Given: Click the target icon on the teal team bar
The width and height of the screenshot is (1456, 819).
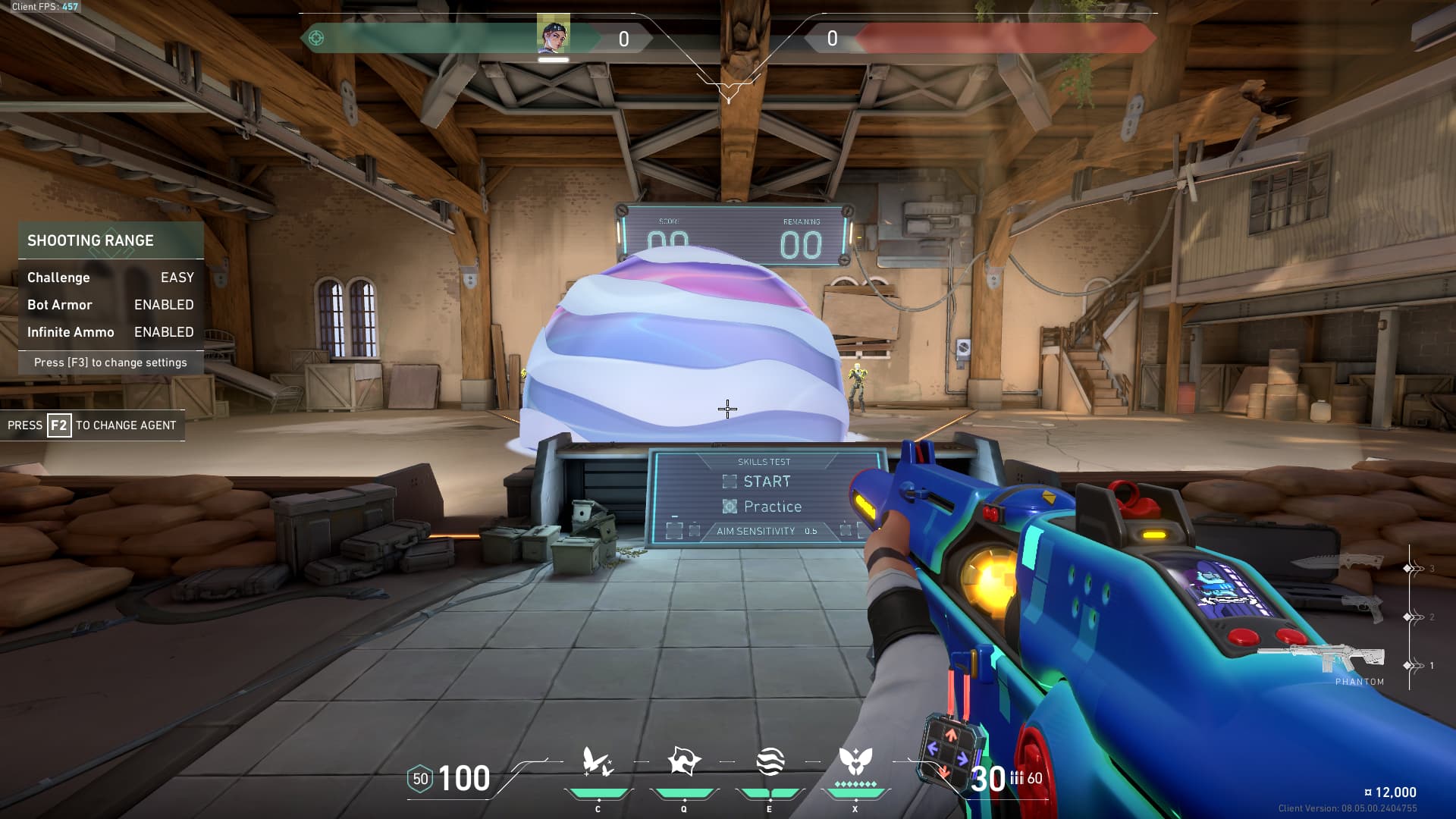Looking at the screenshot, I should pyautogui.click(x=316, y=38).
